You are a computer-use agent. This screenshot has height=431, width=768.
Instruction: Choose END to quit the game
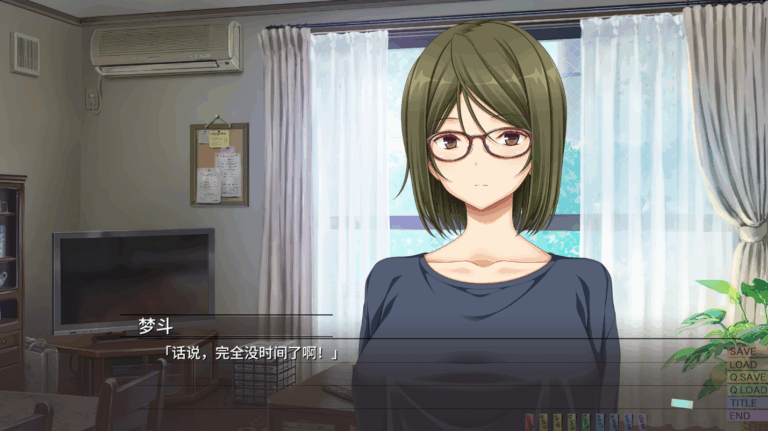tap(742, 415)
